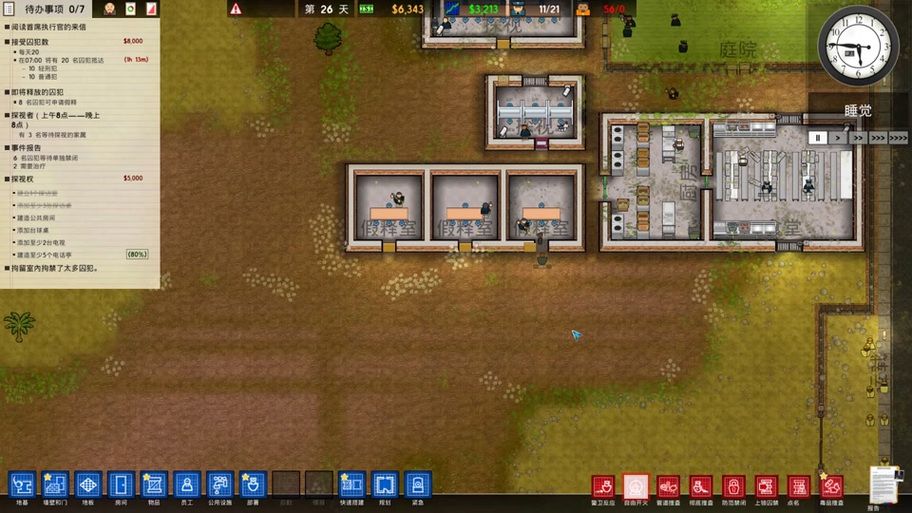This screenshot has height=513, width=912.
Task: Click the 待办事项 to-do list header
Action: tap(45, 9)
